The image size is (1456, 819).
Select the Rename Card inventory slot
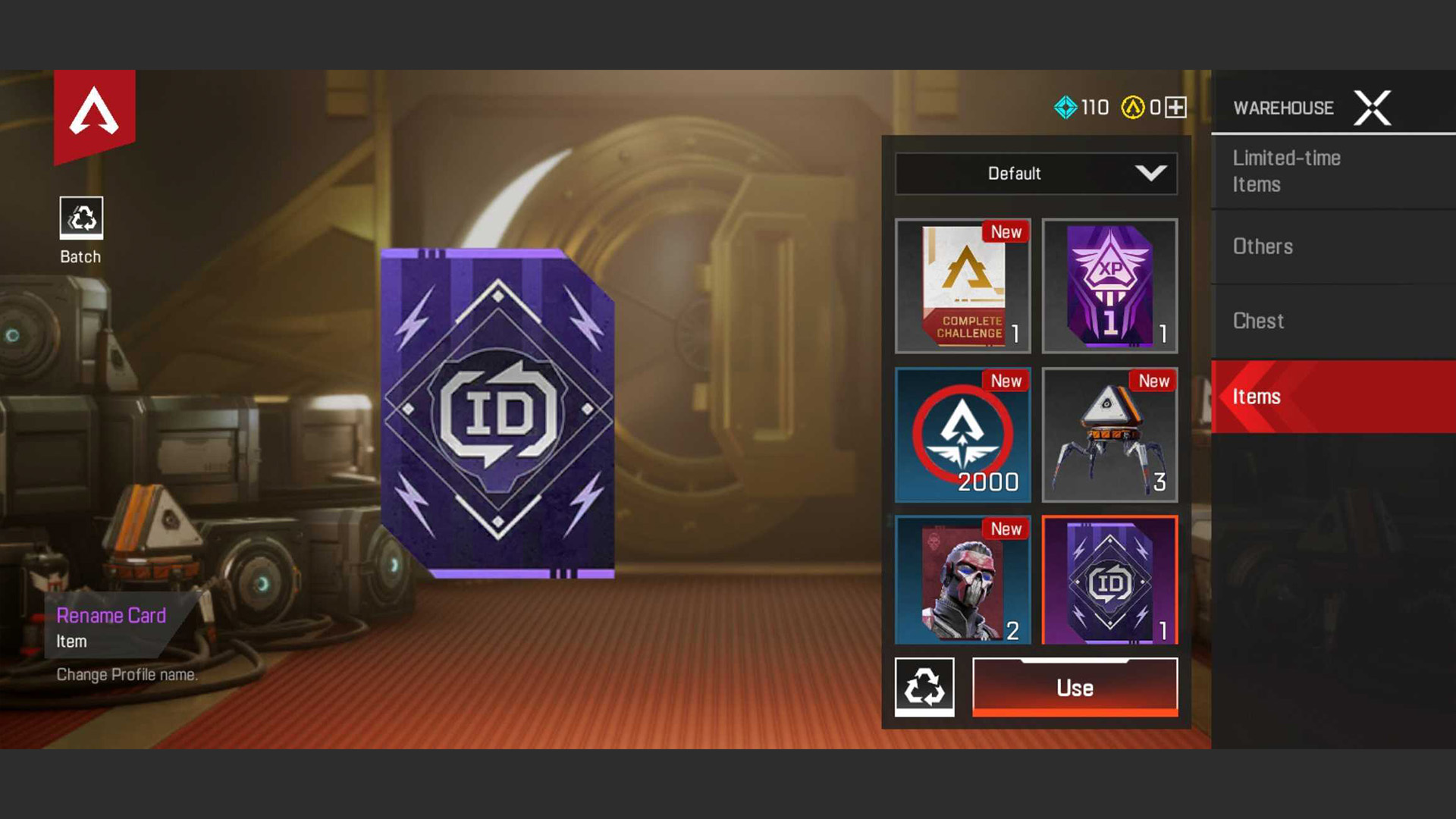coord(1109,580)
